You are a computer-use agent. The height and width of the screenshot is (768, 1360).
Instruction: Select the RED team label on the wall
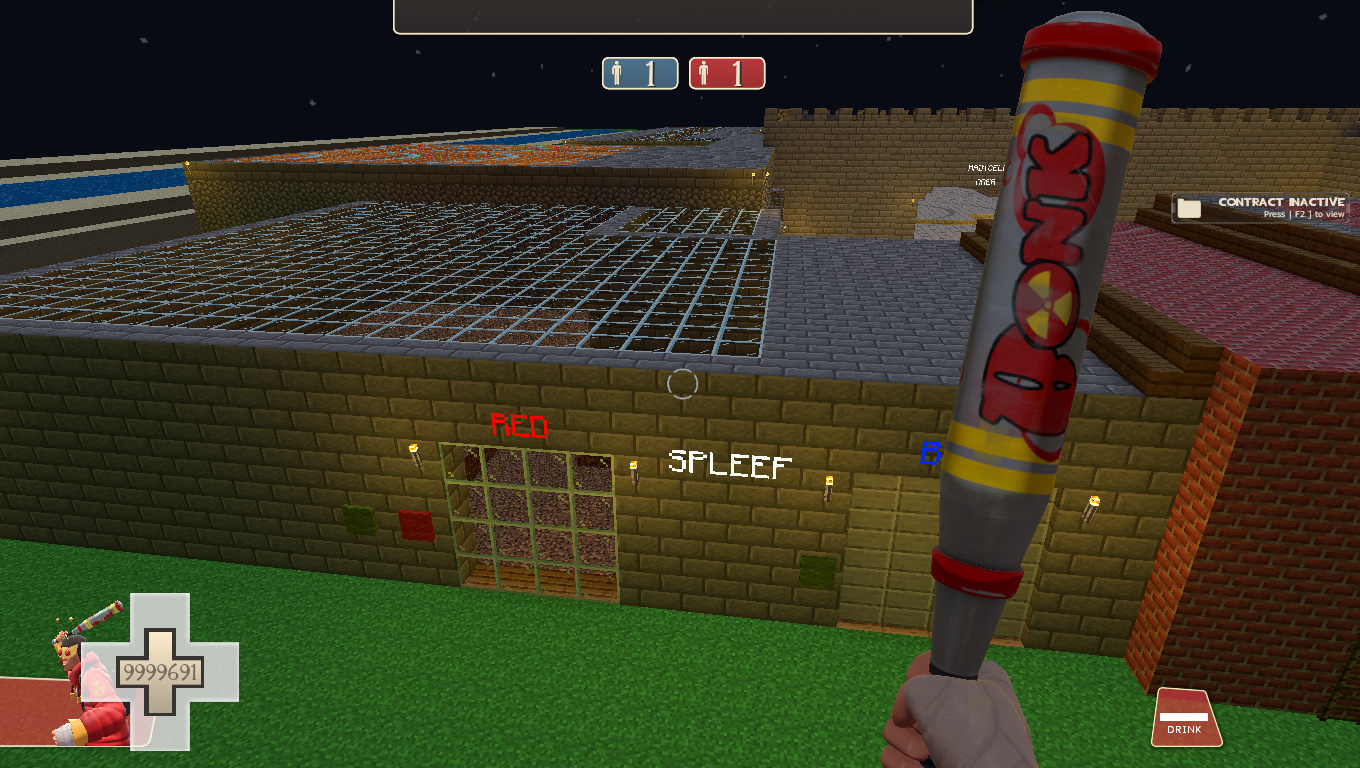coord(519,426)
